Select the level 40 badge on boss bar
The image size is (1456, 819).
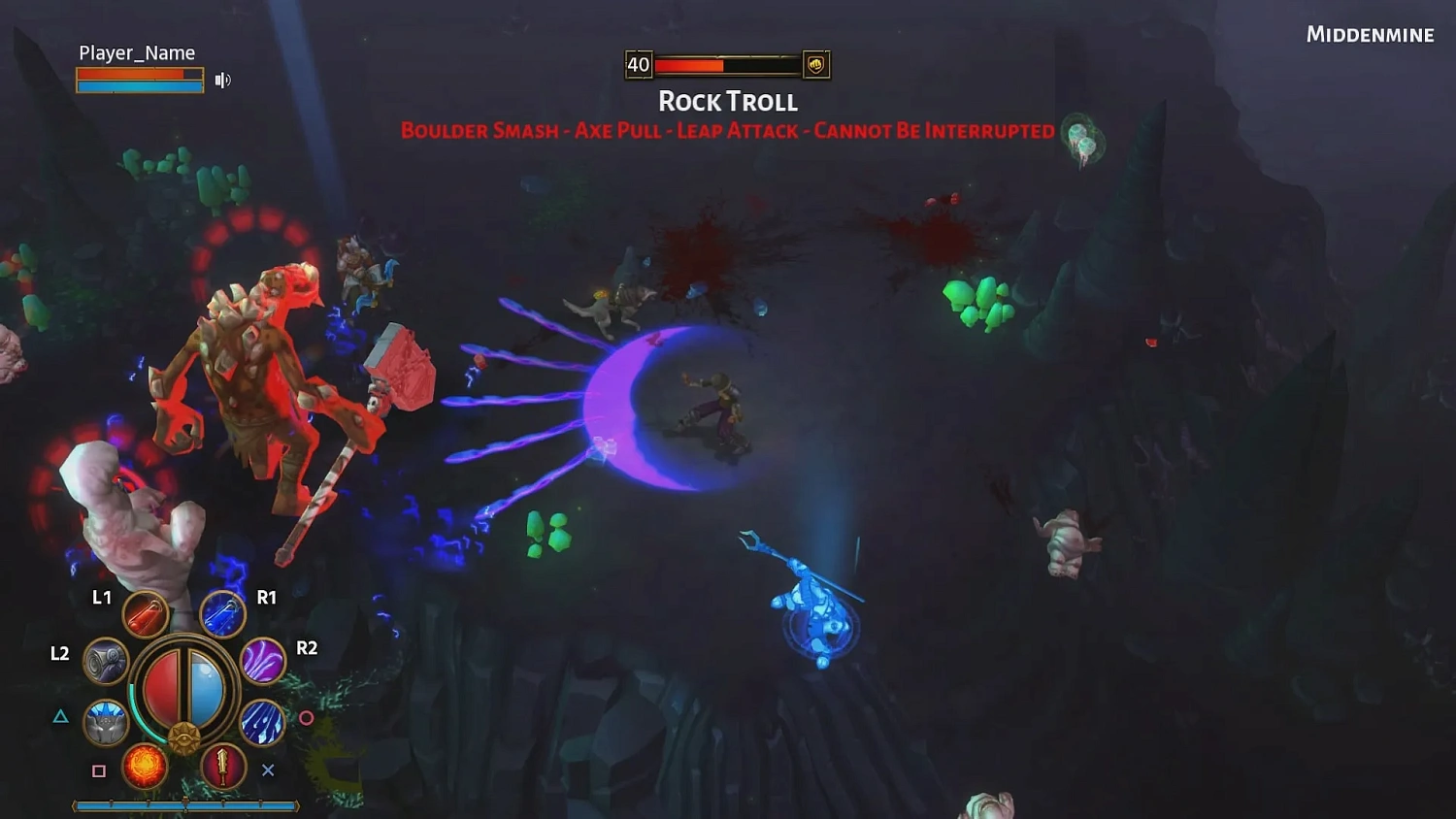638,65
